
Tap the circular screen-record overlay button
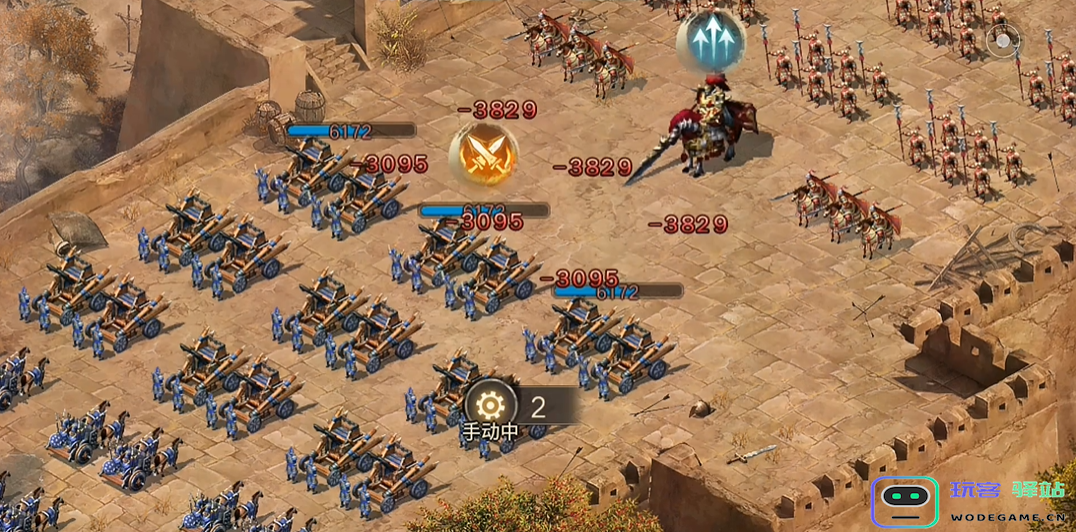1003,41
